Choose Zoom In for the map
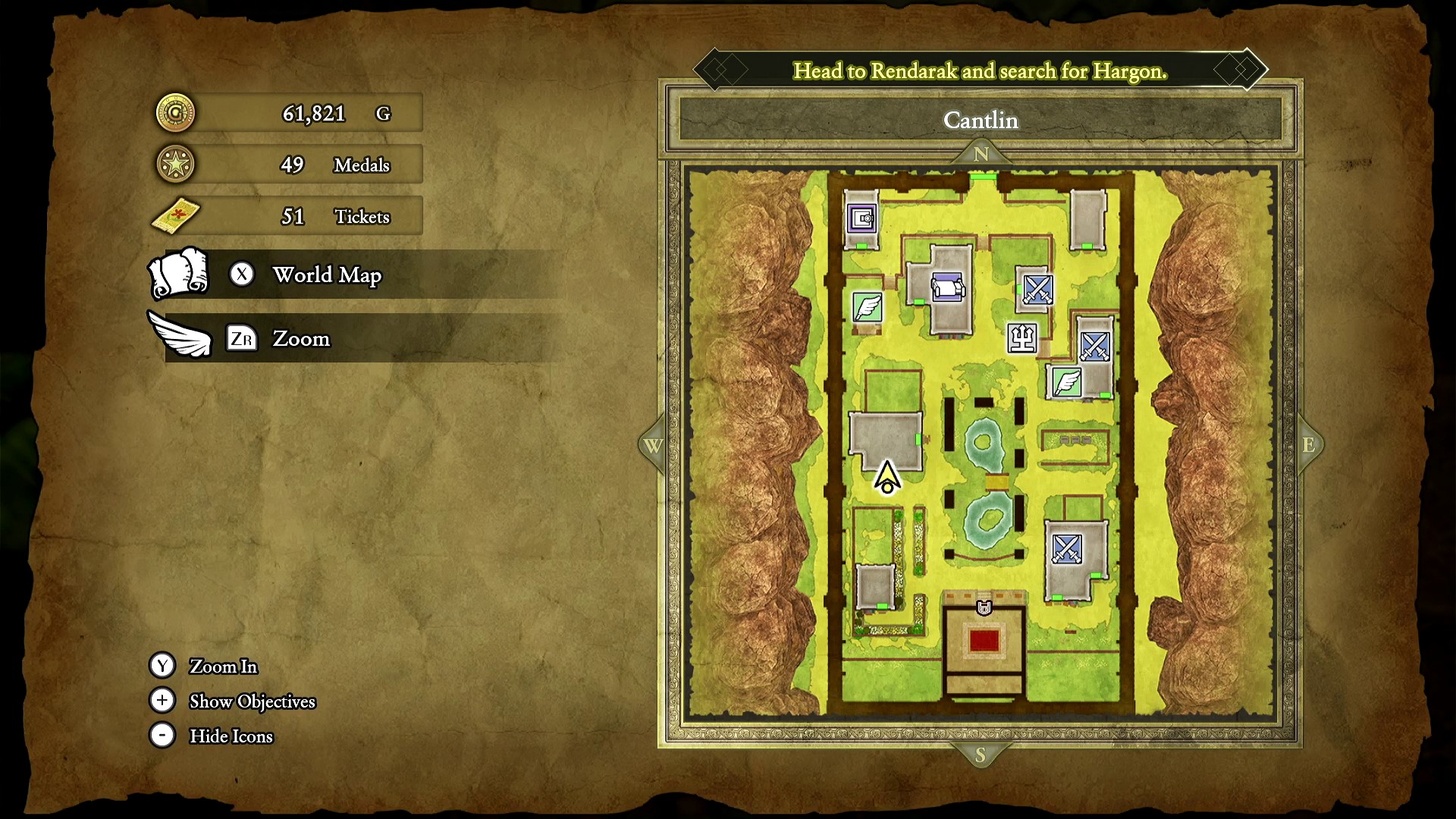This screenshot has width=1456, height=819. click(x=223, y=666)
